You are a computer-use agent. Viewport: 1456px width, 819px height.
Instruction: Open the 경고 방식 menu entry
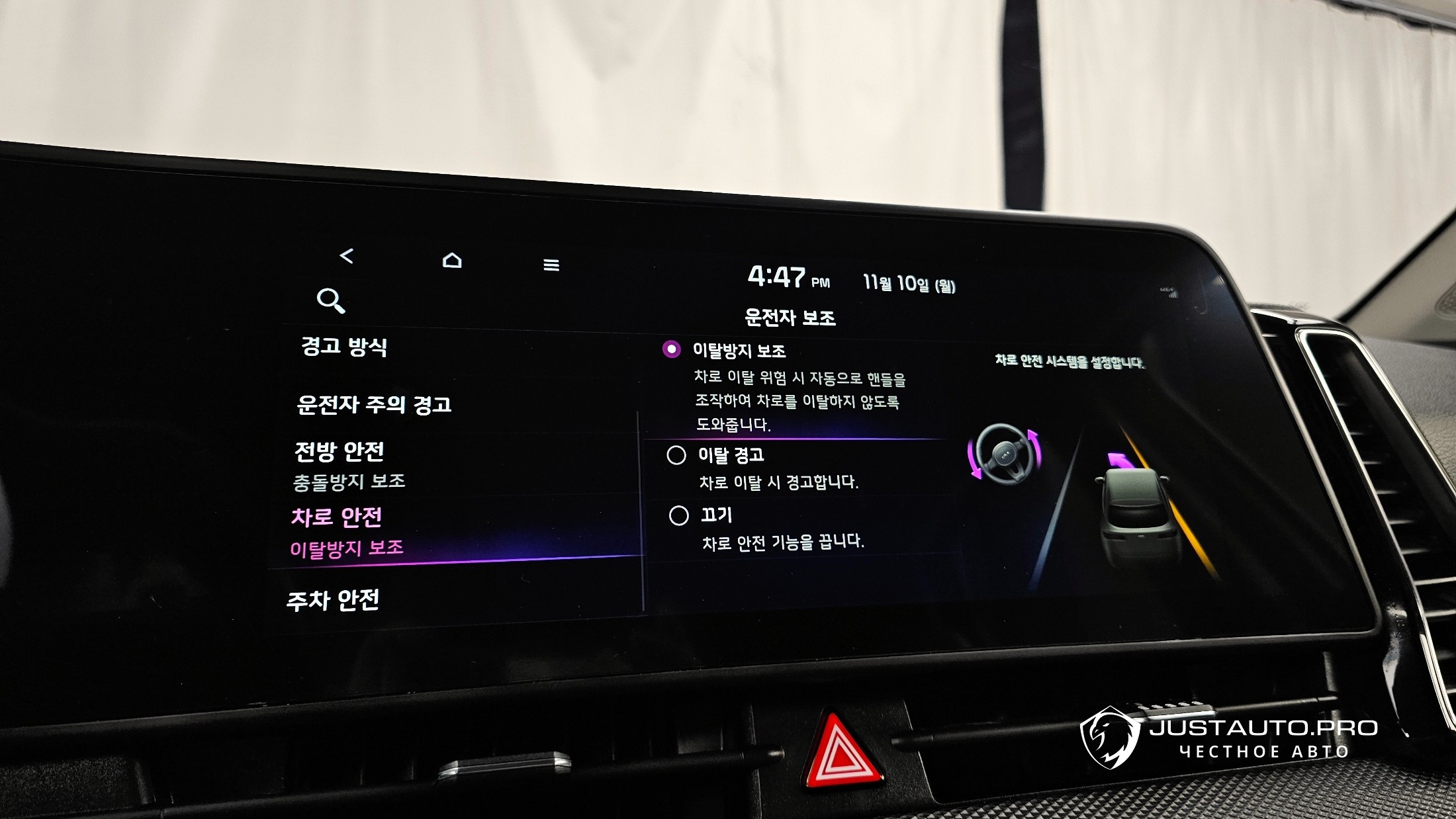(x=344, y=346)
